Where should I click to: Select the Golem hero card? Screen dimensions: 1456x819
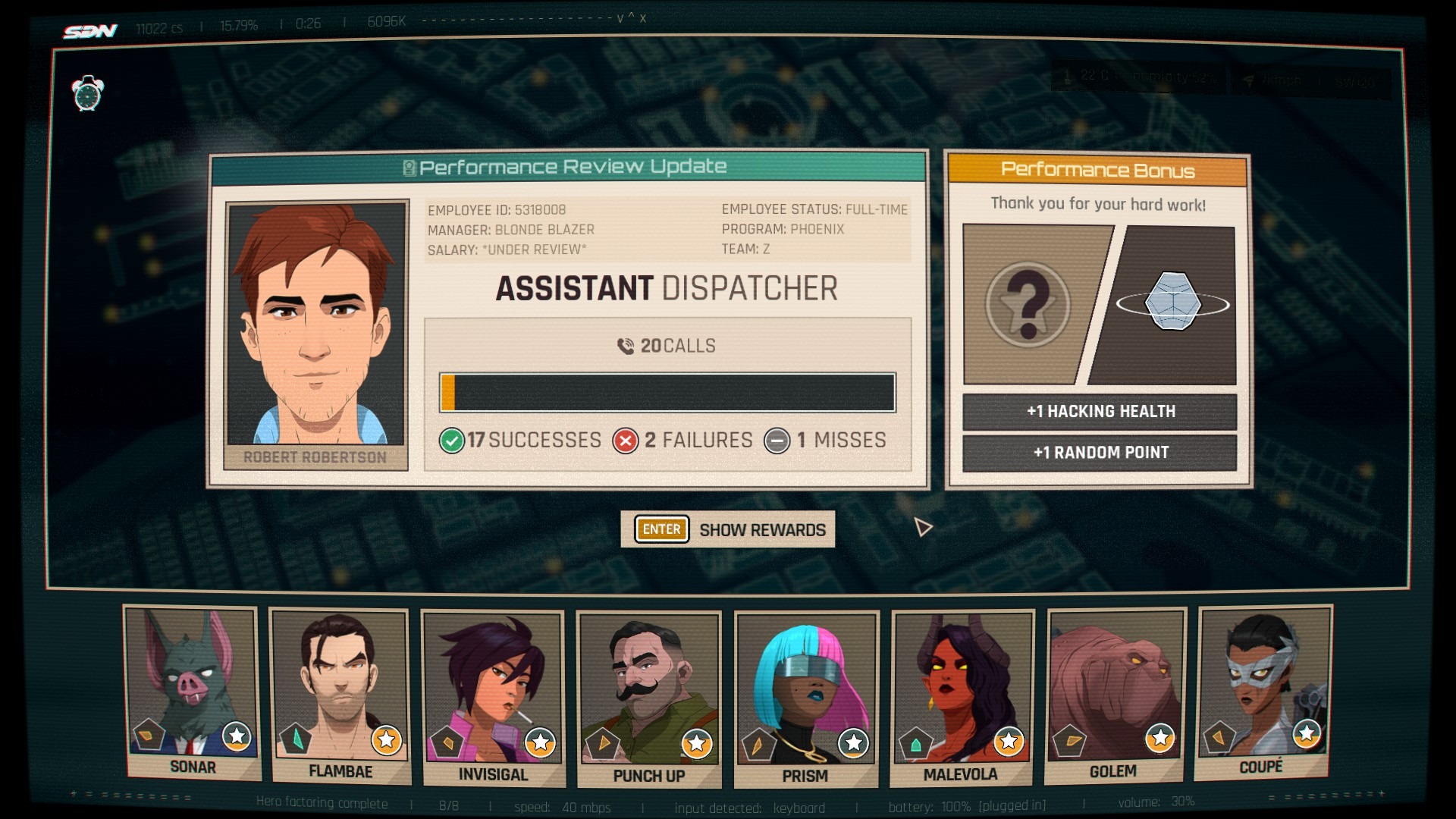pos(1114,695)
